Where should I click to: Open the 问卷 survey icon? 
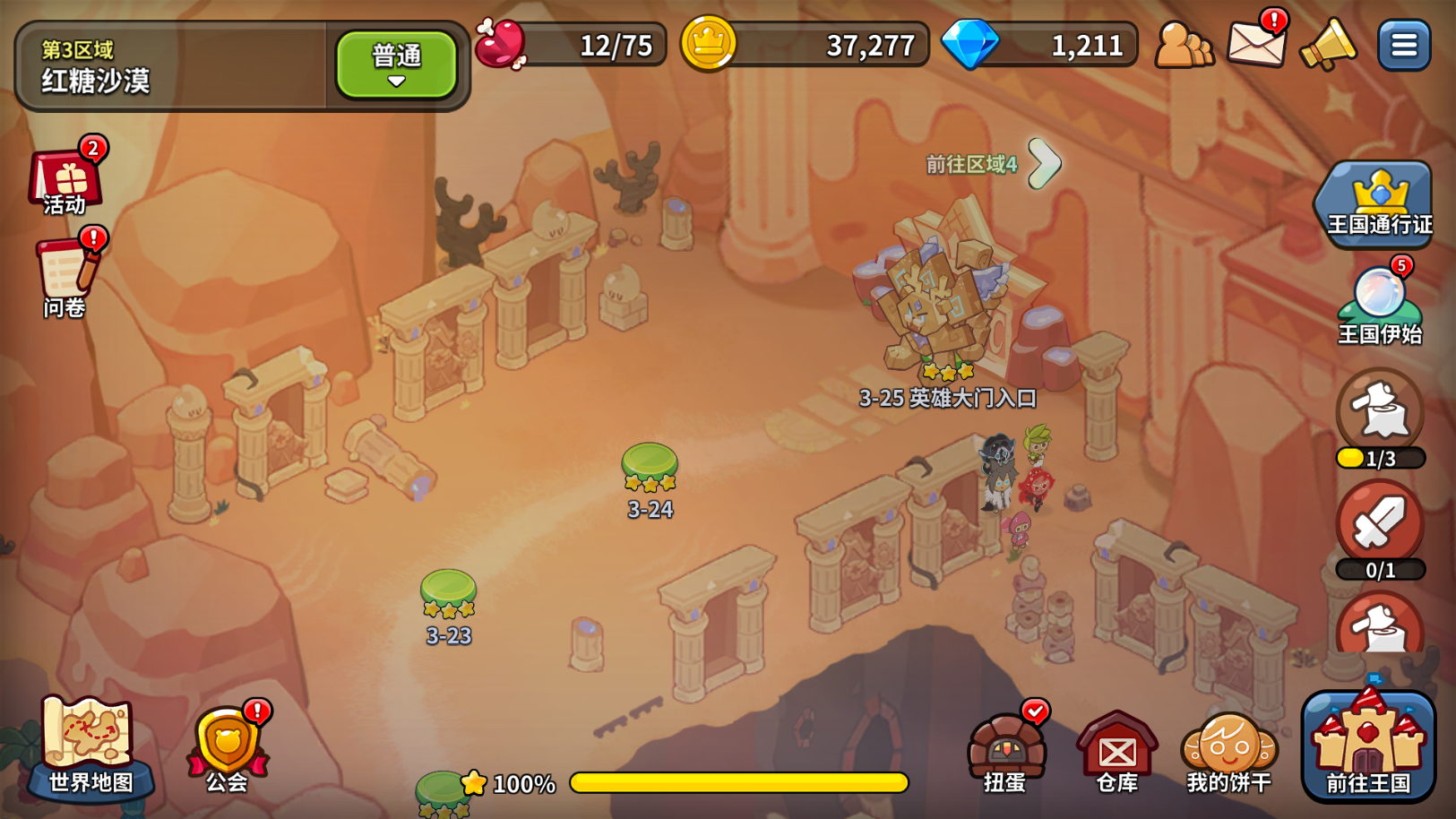coord(65,276)
